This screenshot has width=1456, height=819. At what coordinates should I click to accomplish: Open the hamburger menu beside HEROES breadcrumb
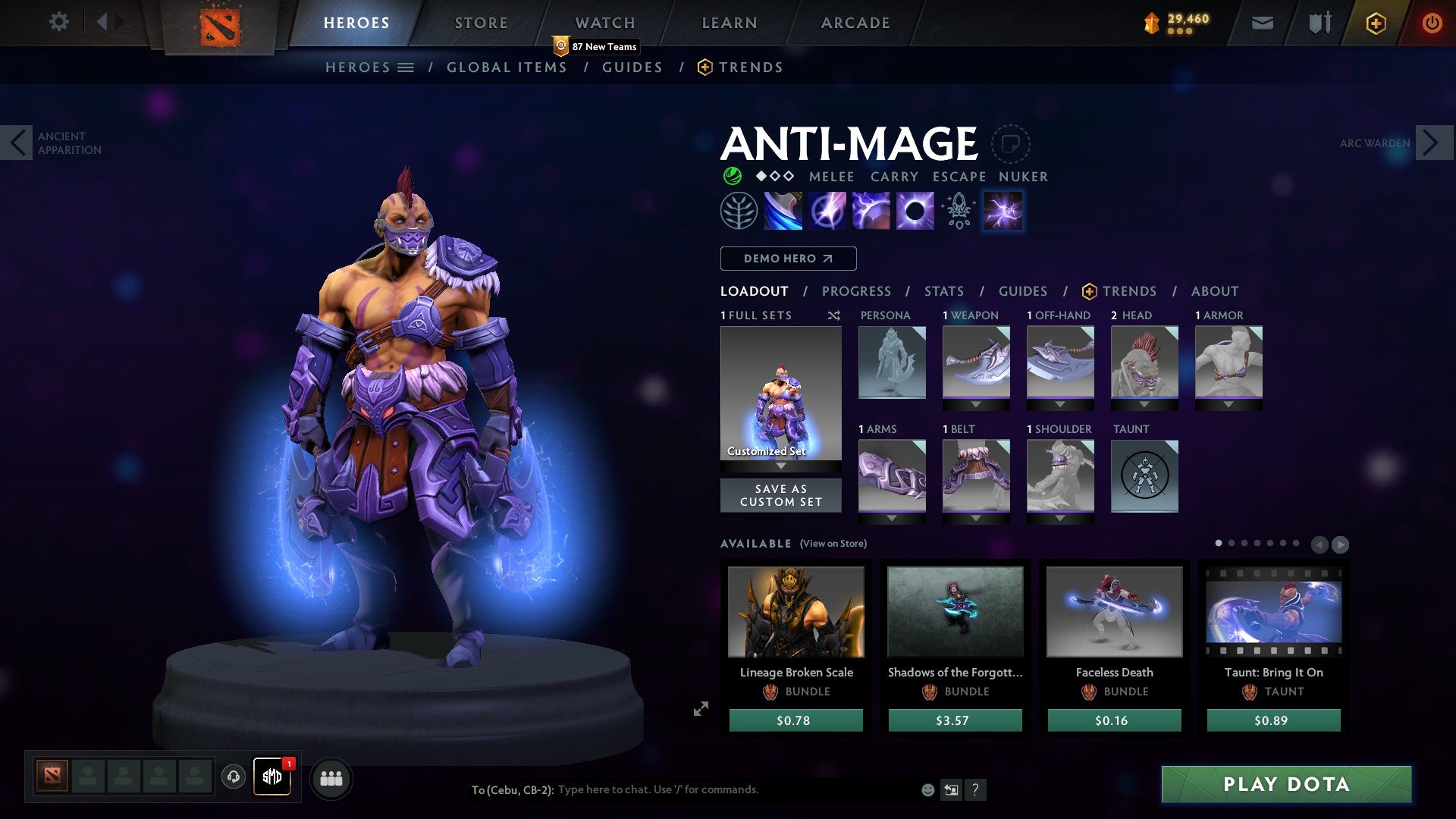click(407, 67)
